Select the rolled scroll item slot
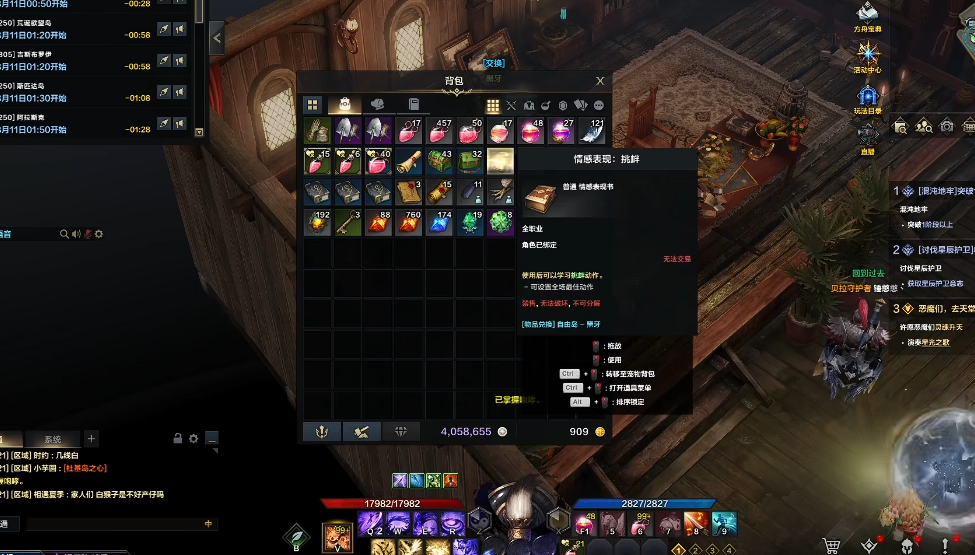The width and height of the screenshot is (975, 555). click(x=409, y=161)
